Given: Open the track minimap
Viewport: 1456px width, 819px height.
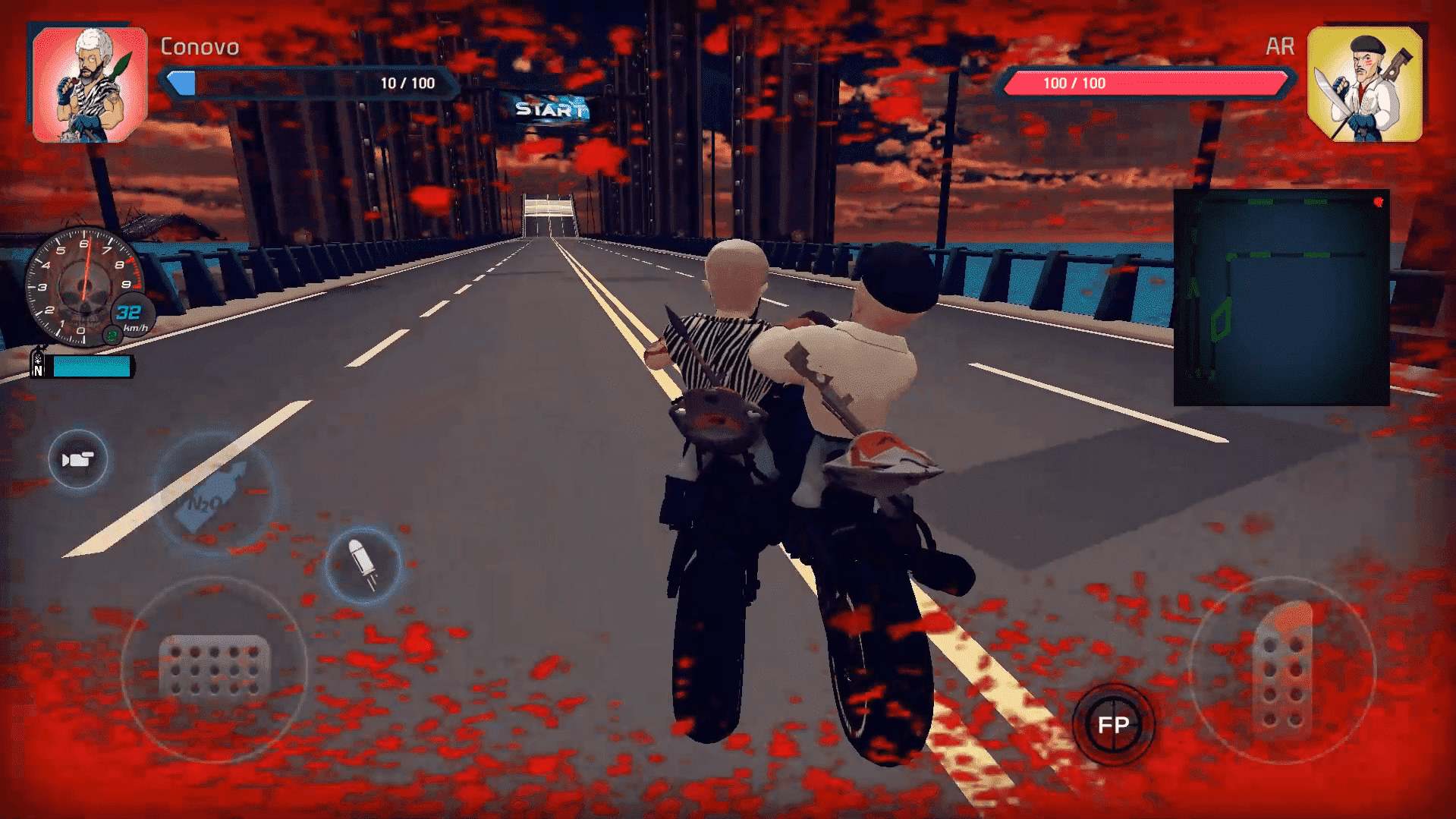Looking at the screenshot, I should pyautogui.click(x=1281, y=298).
